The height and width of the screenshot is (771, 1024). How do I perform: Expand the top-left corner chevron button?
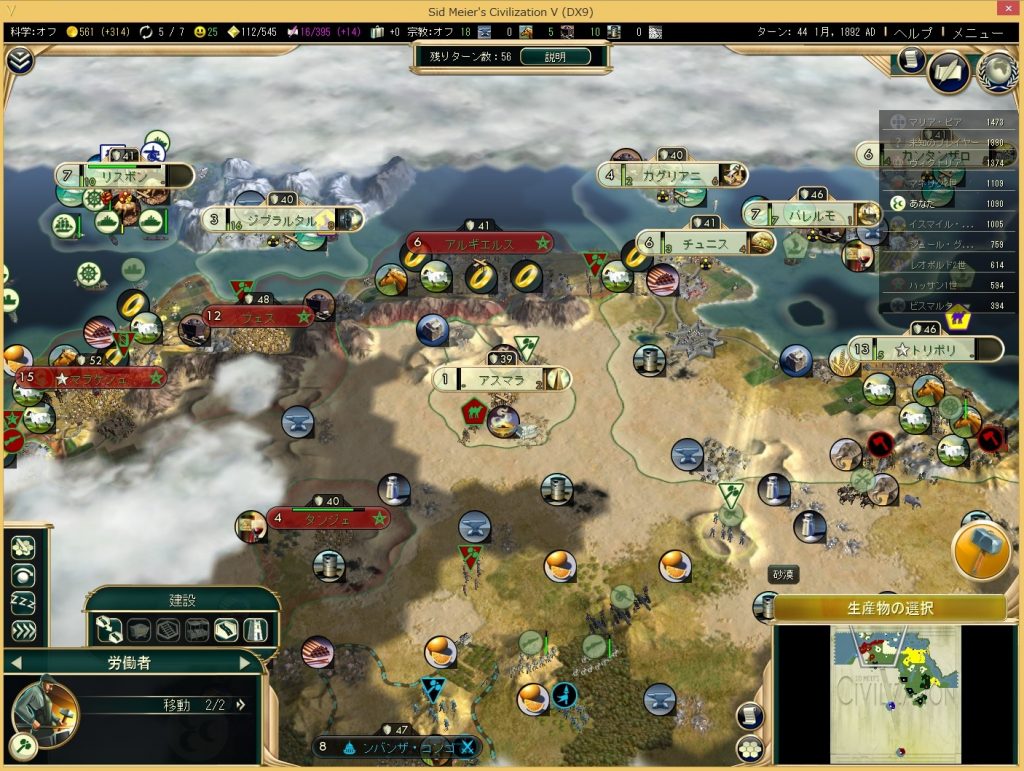click(x=19, y=61)
